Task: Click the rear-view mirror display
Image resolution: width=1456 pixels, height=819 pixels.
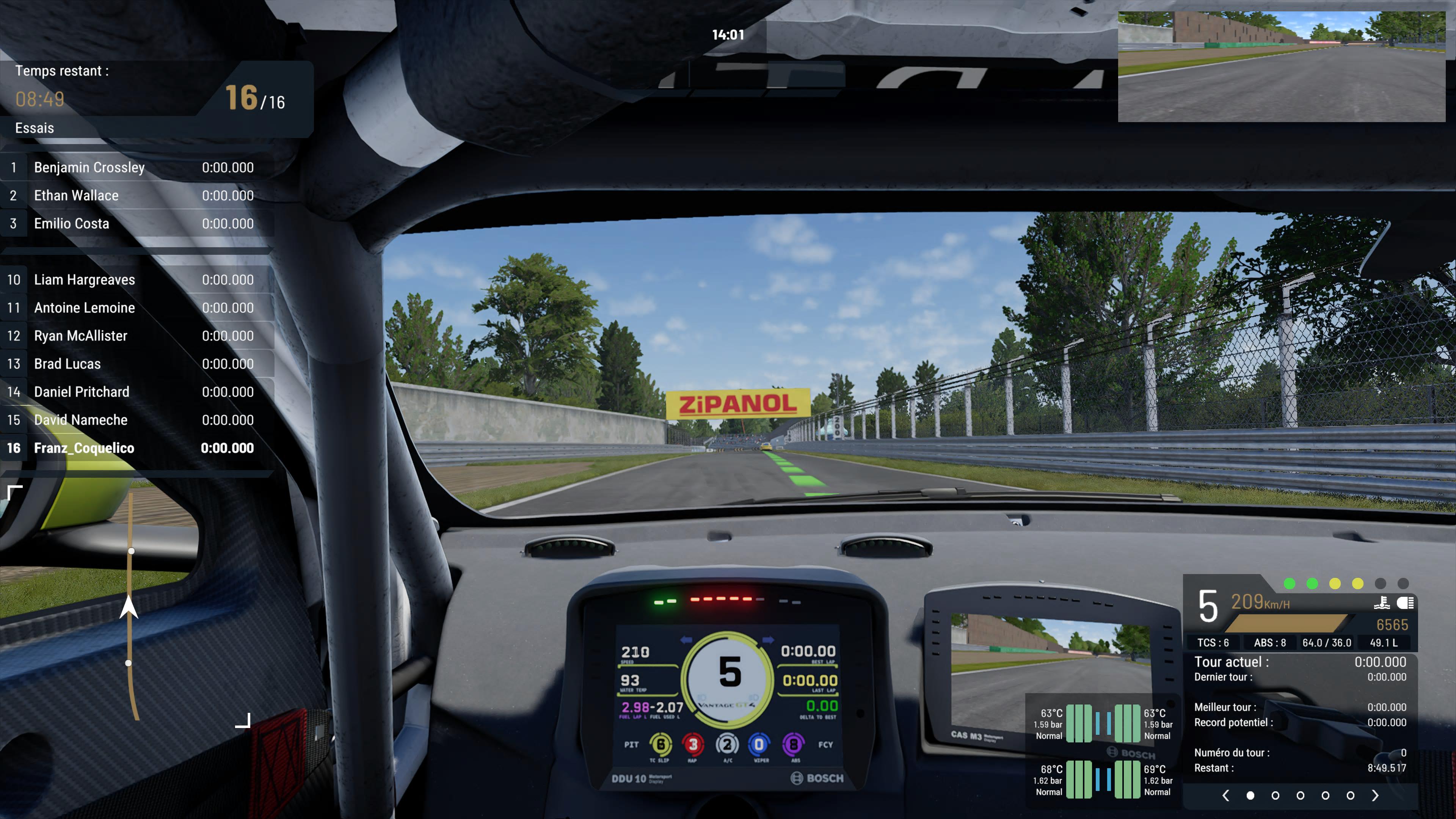Action: tap(1281, 67)
